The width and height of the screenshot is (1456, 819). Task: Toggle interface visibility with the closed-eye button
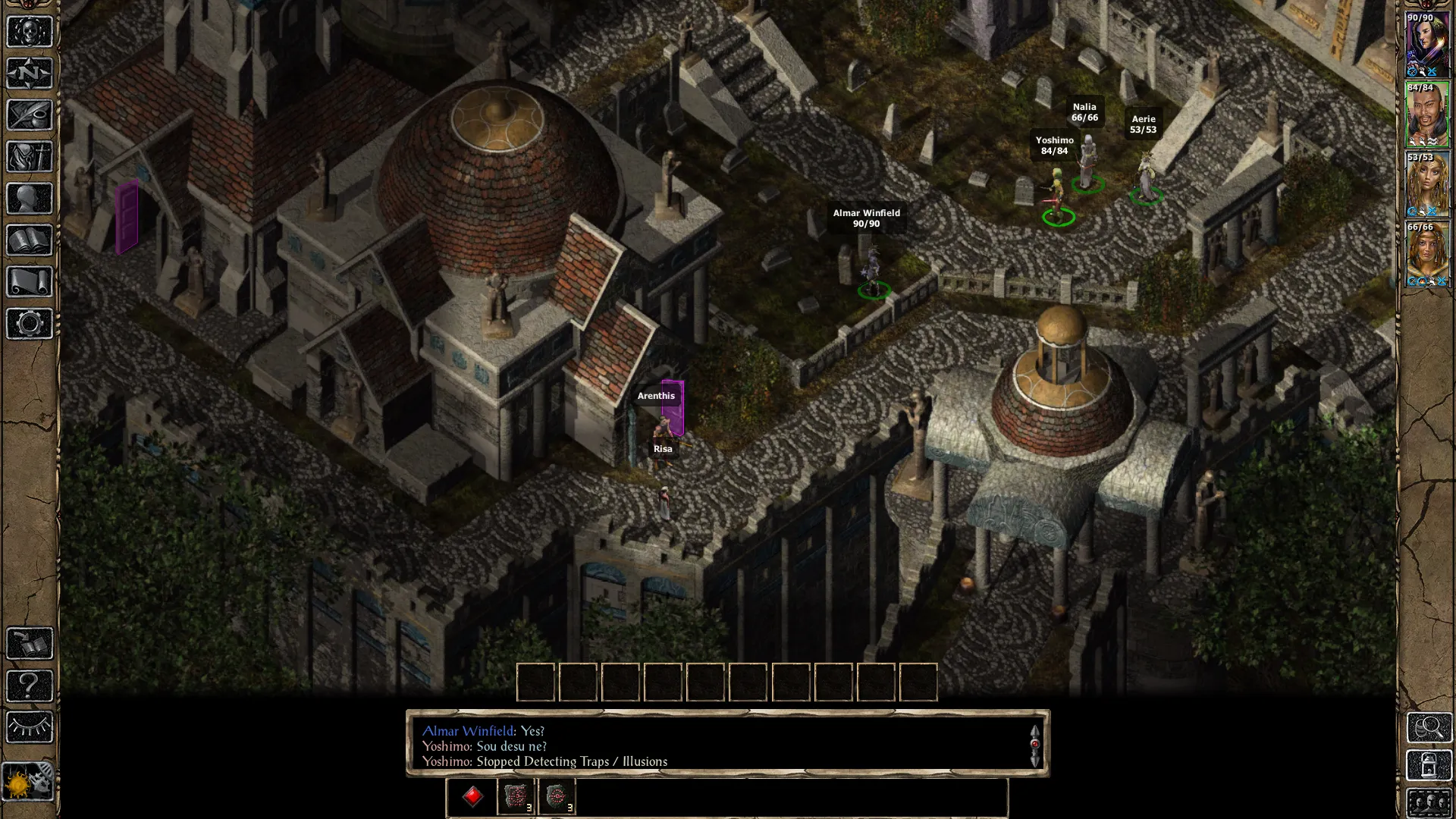point(30,727)
